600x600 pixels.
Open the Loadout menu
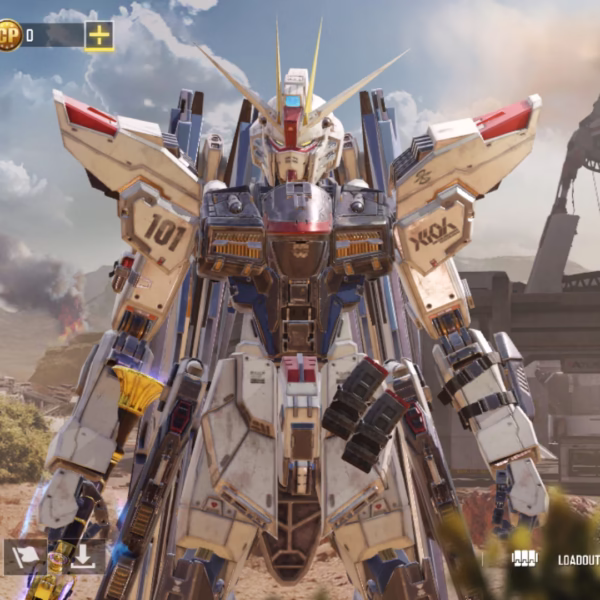(x=577, y=560)
